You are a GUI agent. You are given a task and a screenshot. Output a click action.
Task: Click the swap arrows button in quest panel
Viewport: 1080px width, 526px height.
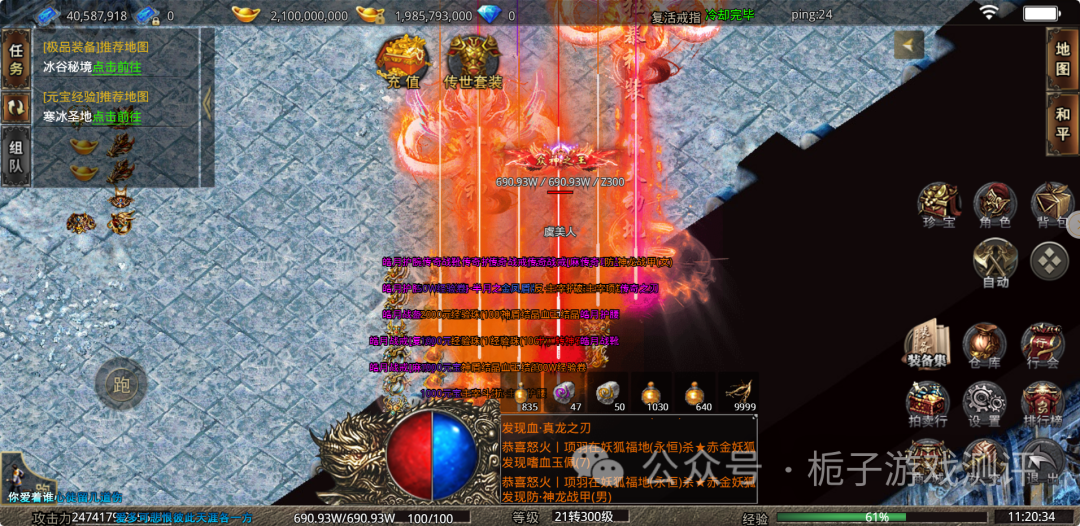15,108
